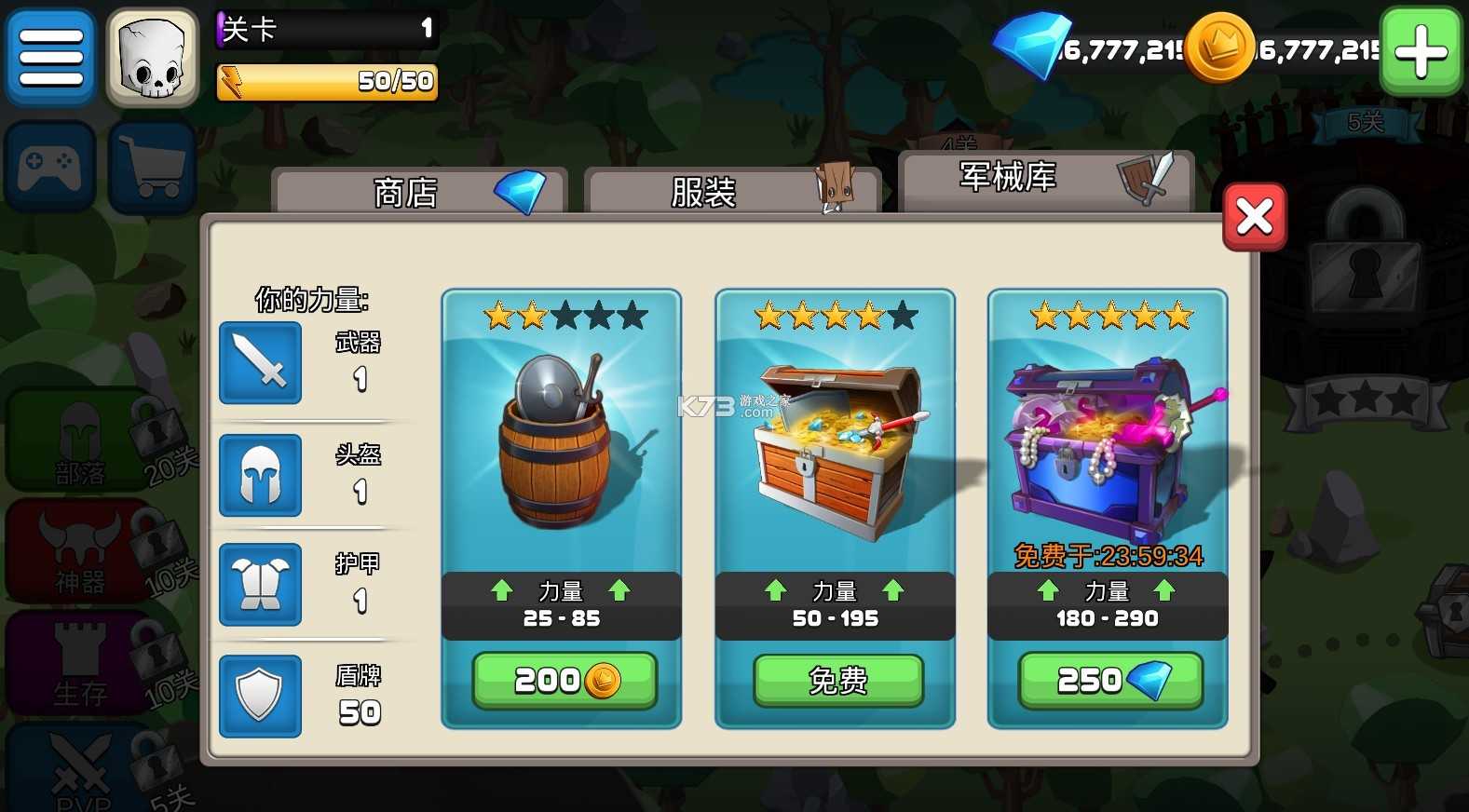Purchase the purple chest for 250 gems
The height and width of the screenshot is (812, 1469).
(1107, 680)
